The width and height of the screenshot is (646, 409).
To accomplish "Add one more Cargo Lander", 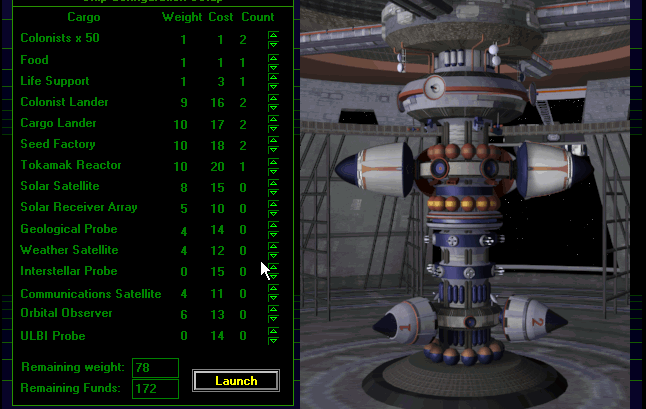I will click(x=273, y=119).
